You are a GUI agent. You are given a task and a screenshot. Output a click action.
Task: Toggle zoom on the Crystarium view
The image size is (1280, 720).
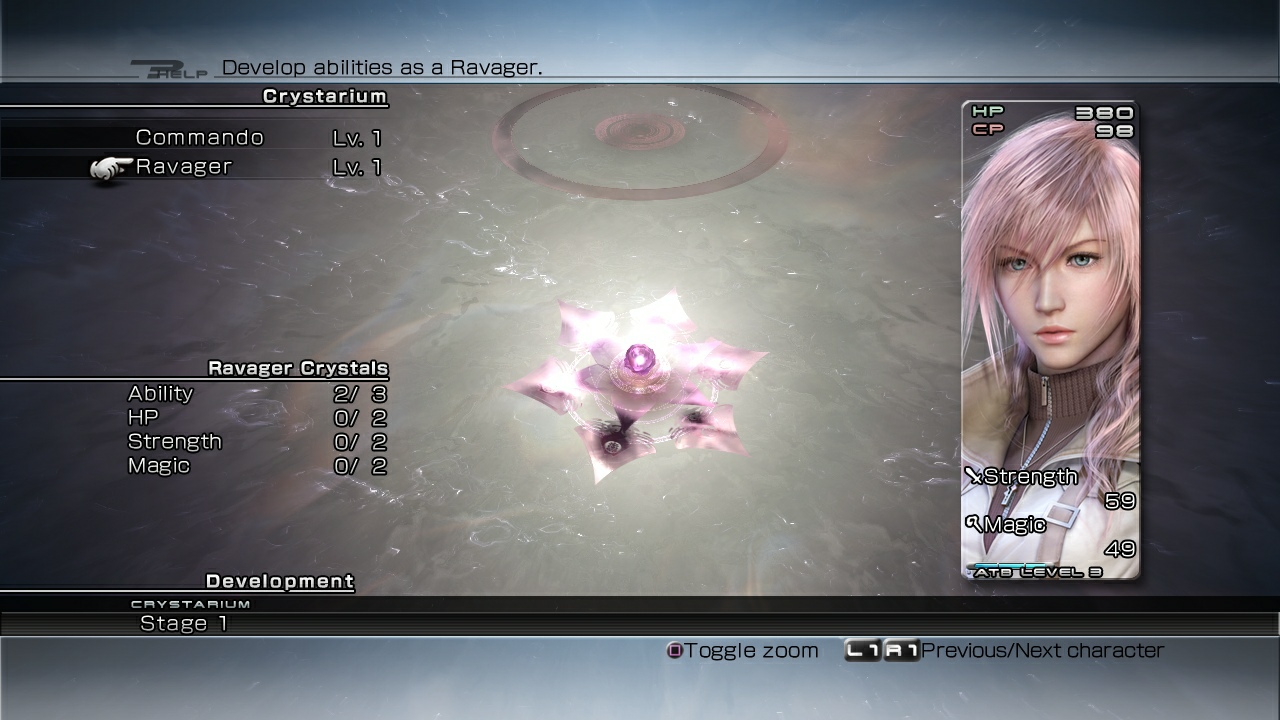pos(676,650)
